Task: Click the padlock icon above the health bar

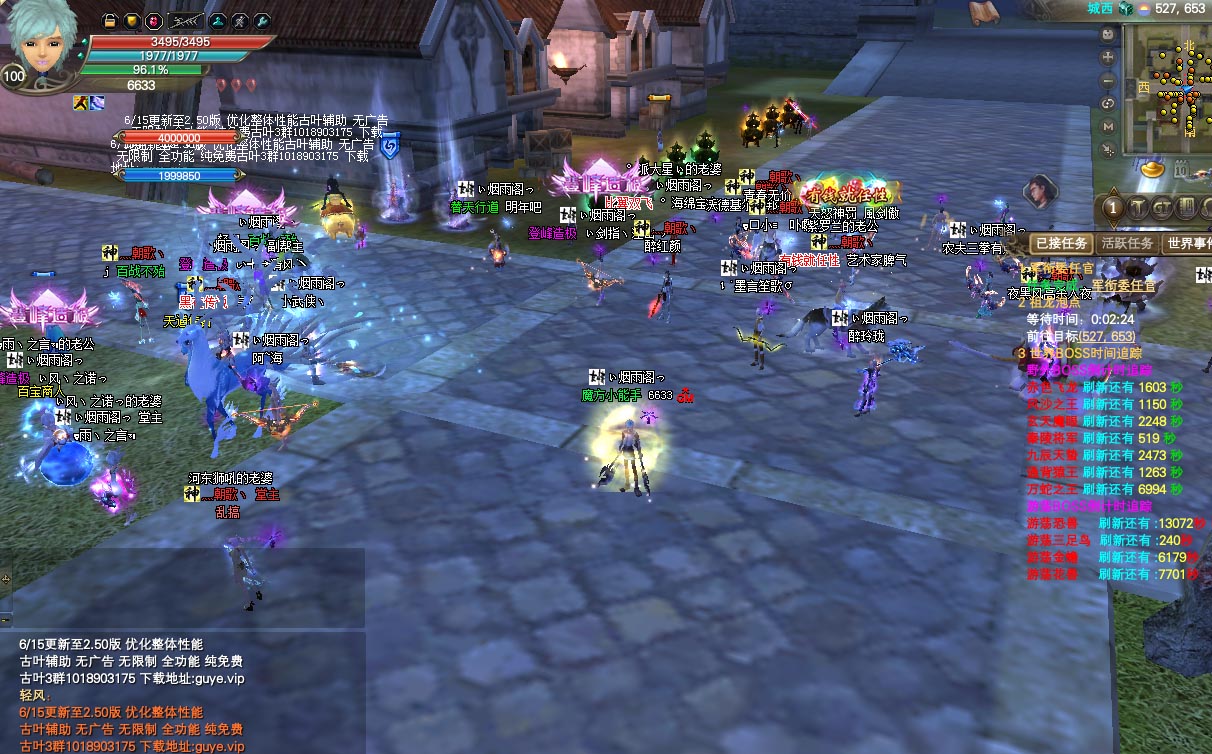Action: [111, 21]
